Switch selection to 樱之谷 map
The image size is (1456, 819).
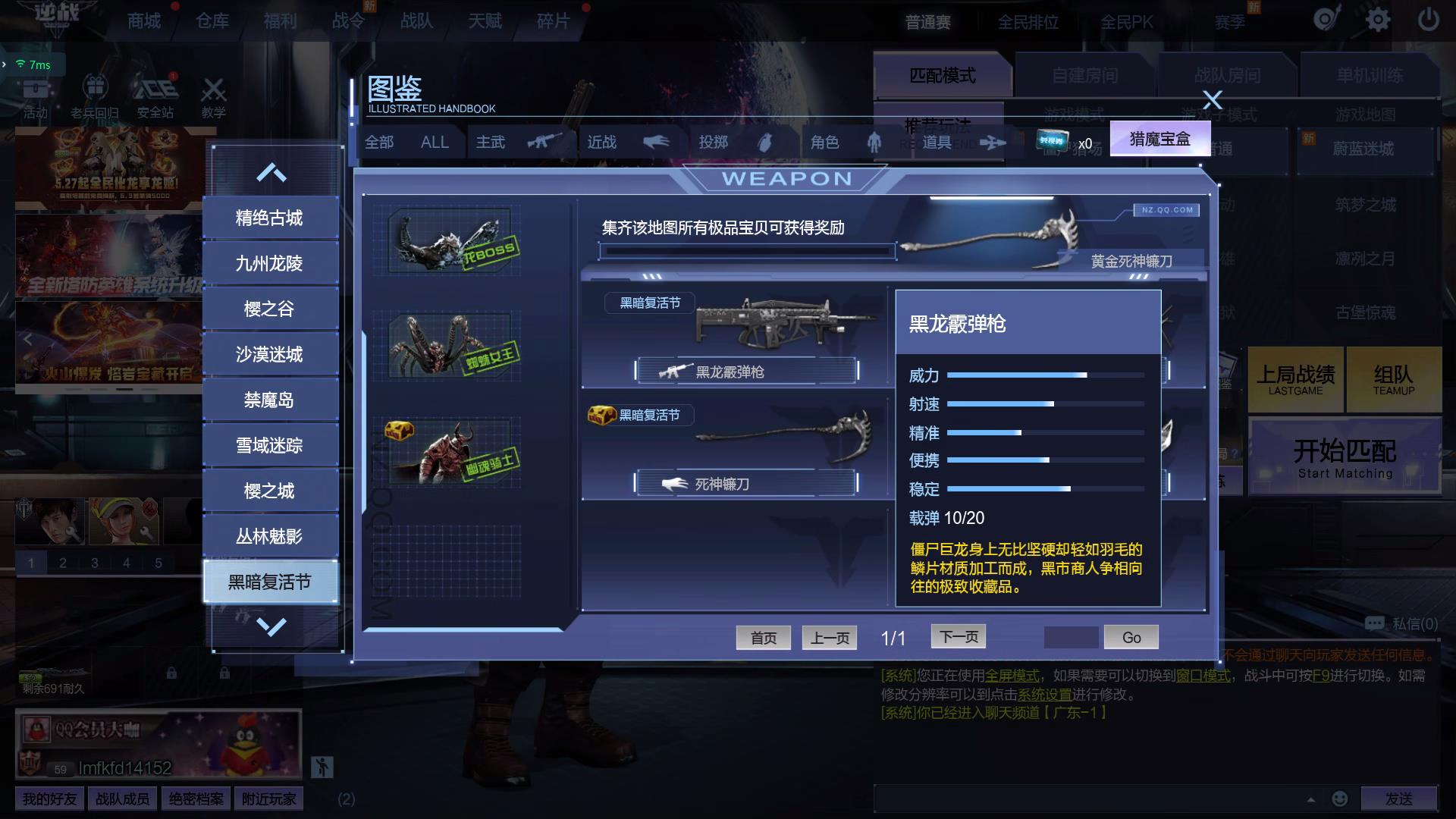click(x=271, y=308)
